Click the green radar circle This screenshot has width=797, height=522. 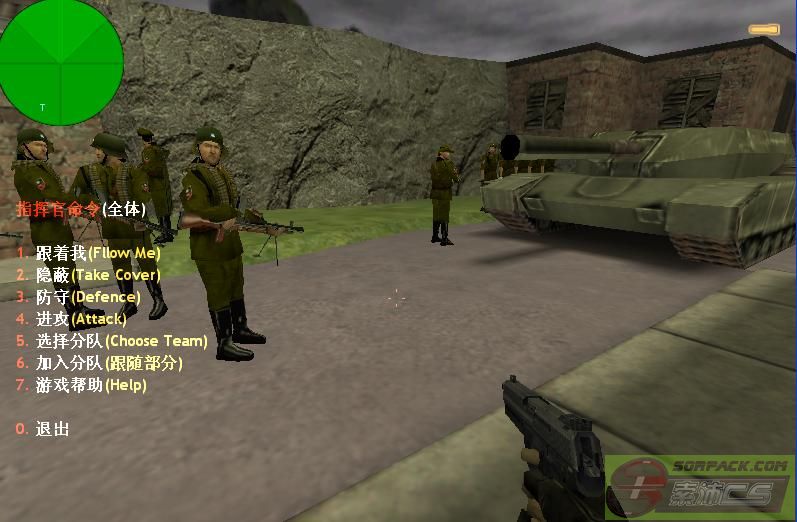coord(60,62)
